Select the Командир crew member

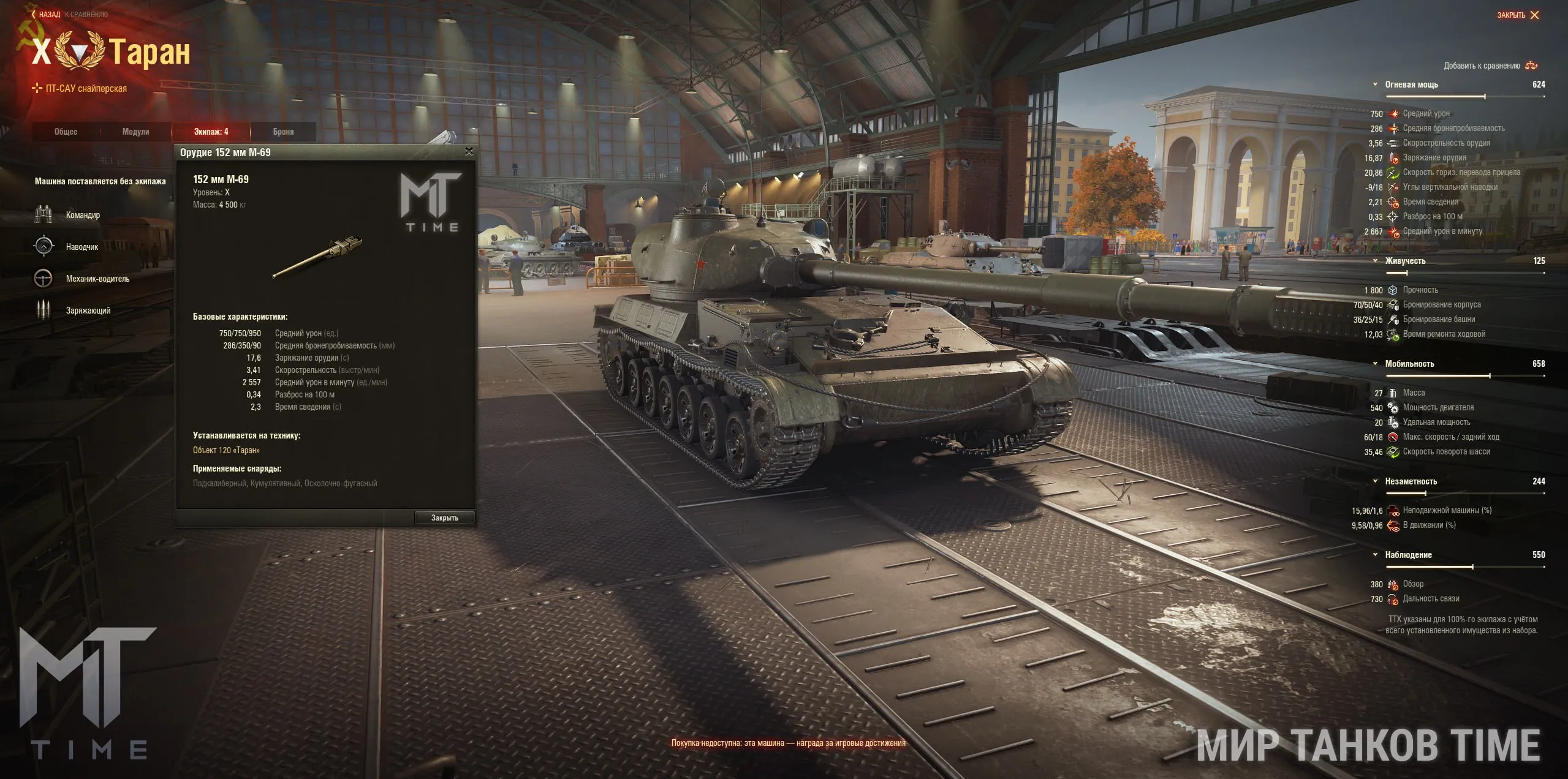click(x=82, y=215)
